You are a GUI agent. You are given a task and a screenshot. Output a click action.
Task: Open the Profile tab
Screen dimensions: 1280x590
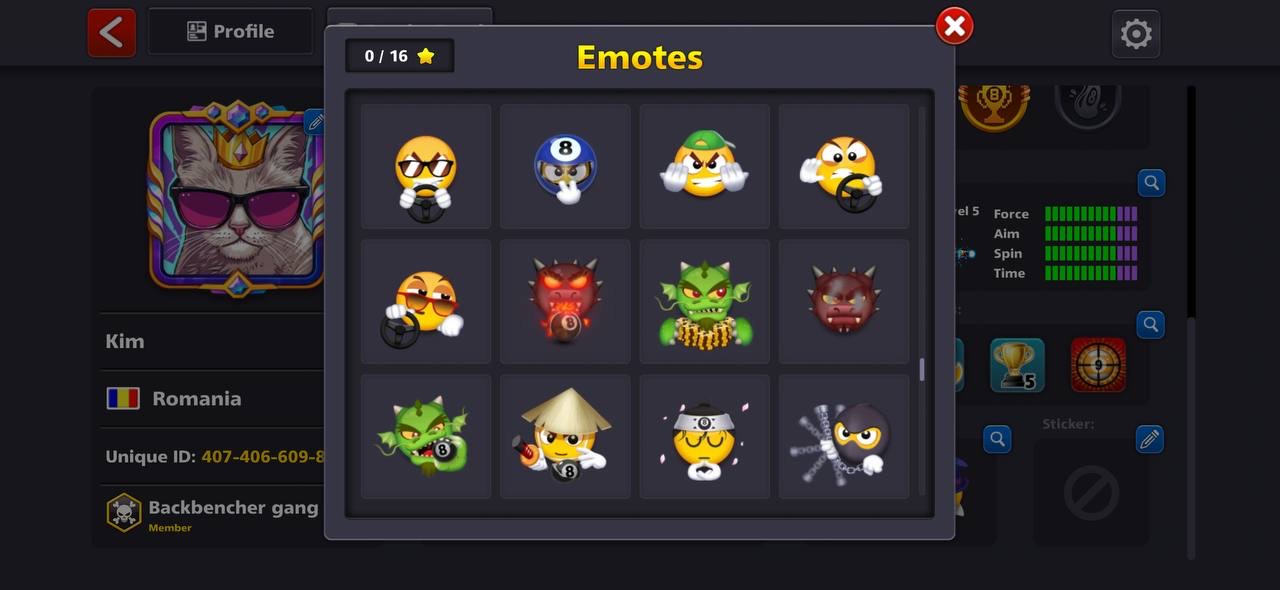(x=230, y=32)
